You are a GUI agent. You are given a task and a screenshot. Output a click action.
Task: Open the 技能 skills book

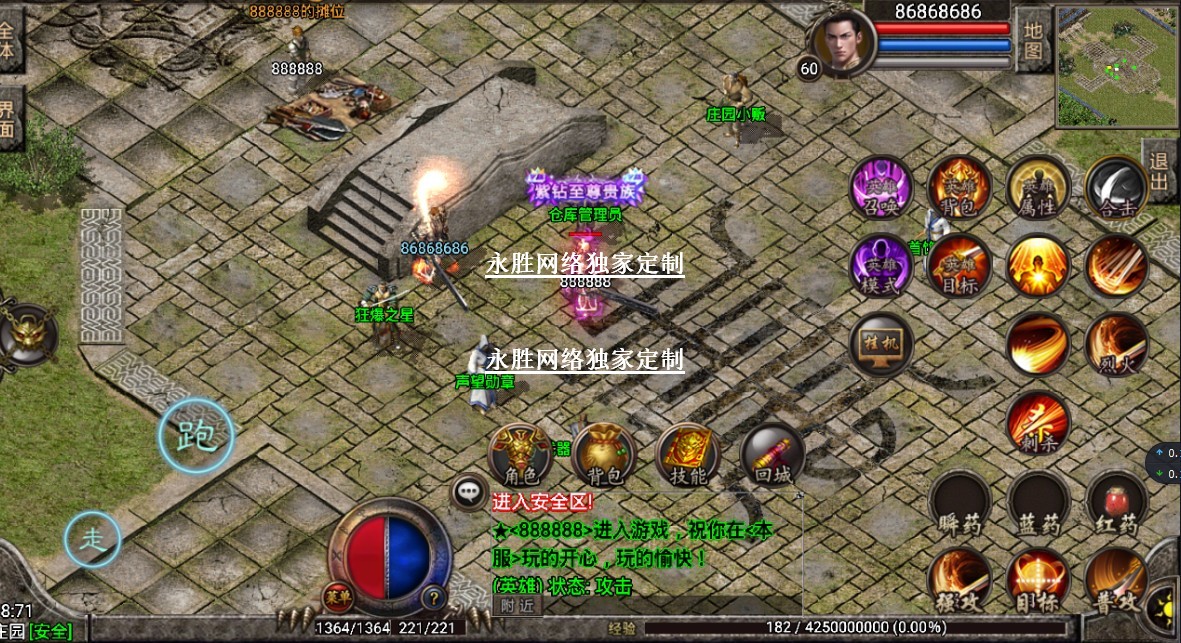pyautogui.click(x=688, y=455)
